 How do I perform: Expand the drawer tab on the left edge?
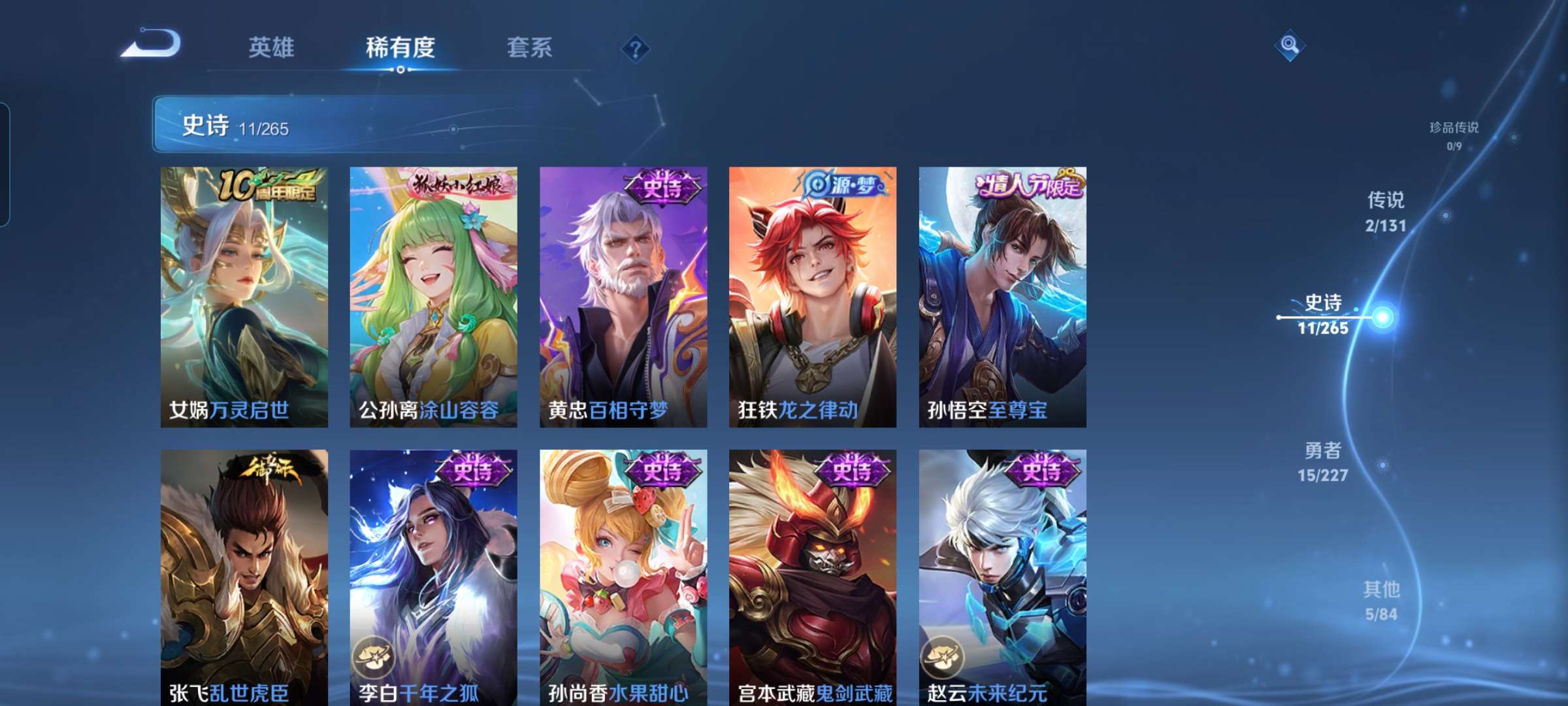(x=5, y=163)
